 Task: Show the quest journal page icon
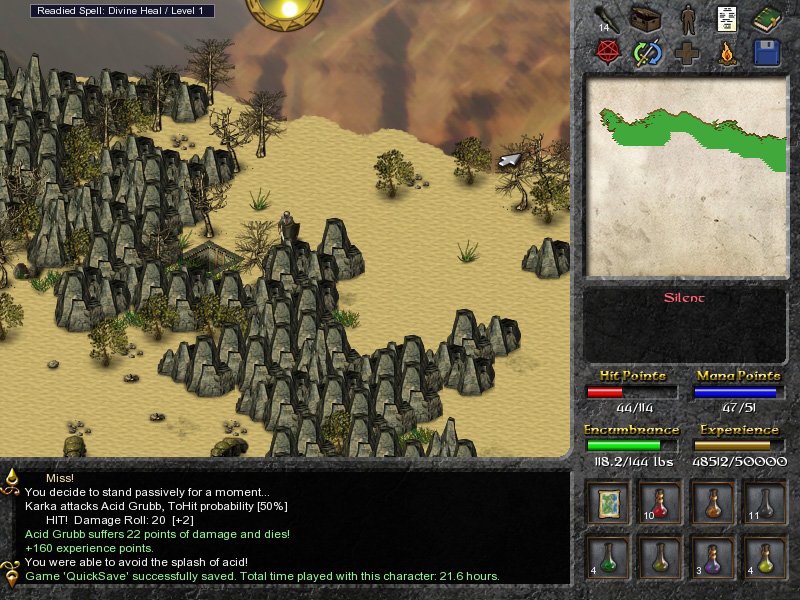click(727, 18)
